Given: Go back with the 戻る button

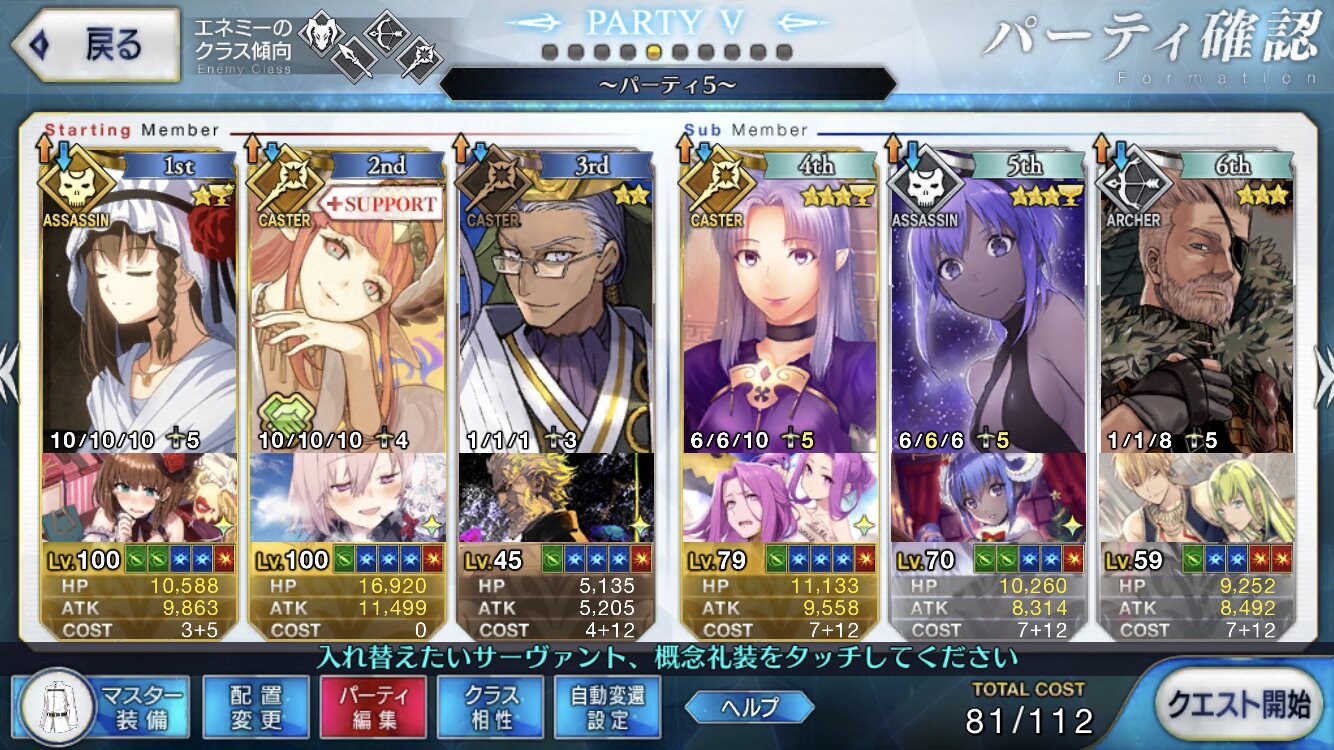Looking at the screenshot, I should (x=95, y=45).
